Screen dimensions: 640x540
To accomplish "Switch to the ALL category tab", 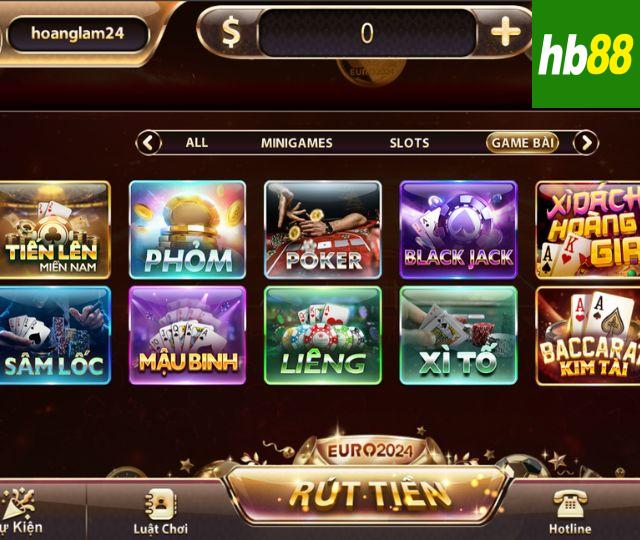I will click(197, 143).
